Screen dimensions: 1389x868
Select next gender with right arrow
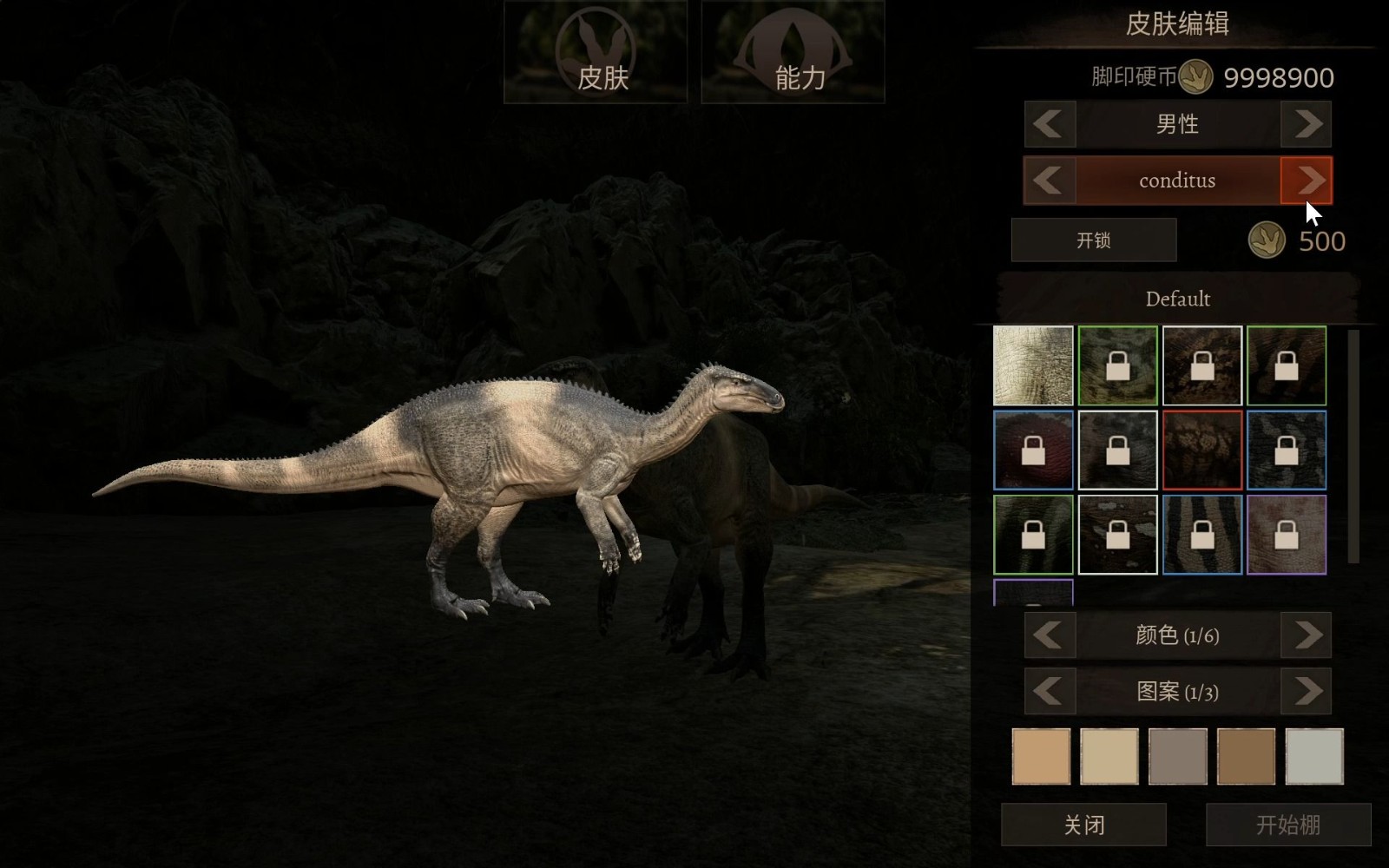click(1307, 124)
